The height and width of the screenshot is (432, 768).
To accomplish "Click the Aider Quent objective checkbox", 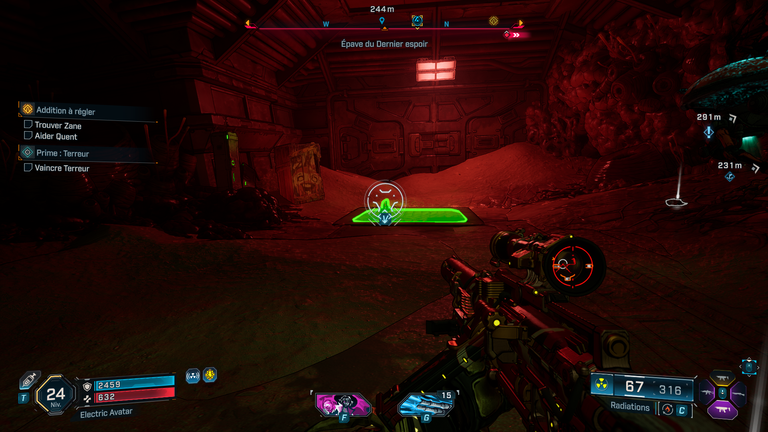I will pyautogui.click(x=28, y=136).
